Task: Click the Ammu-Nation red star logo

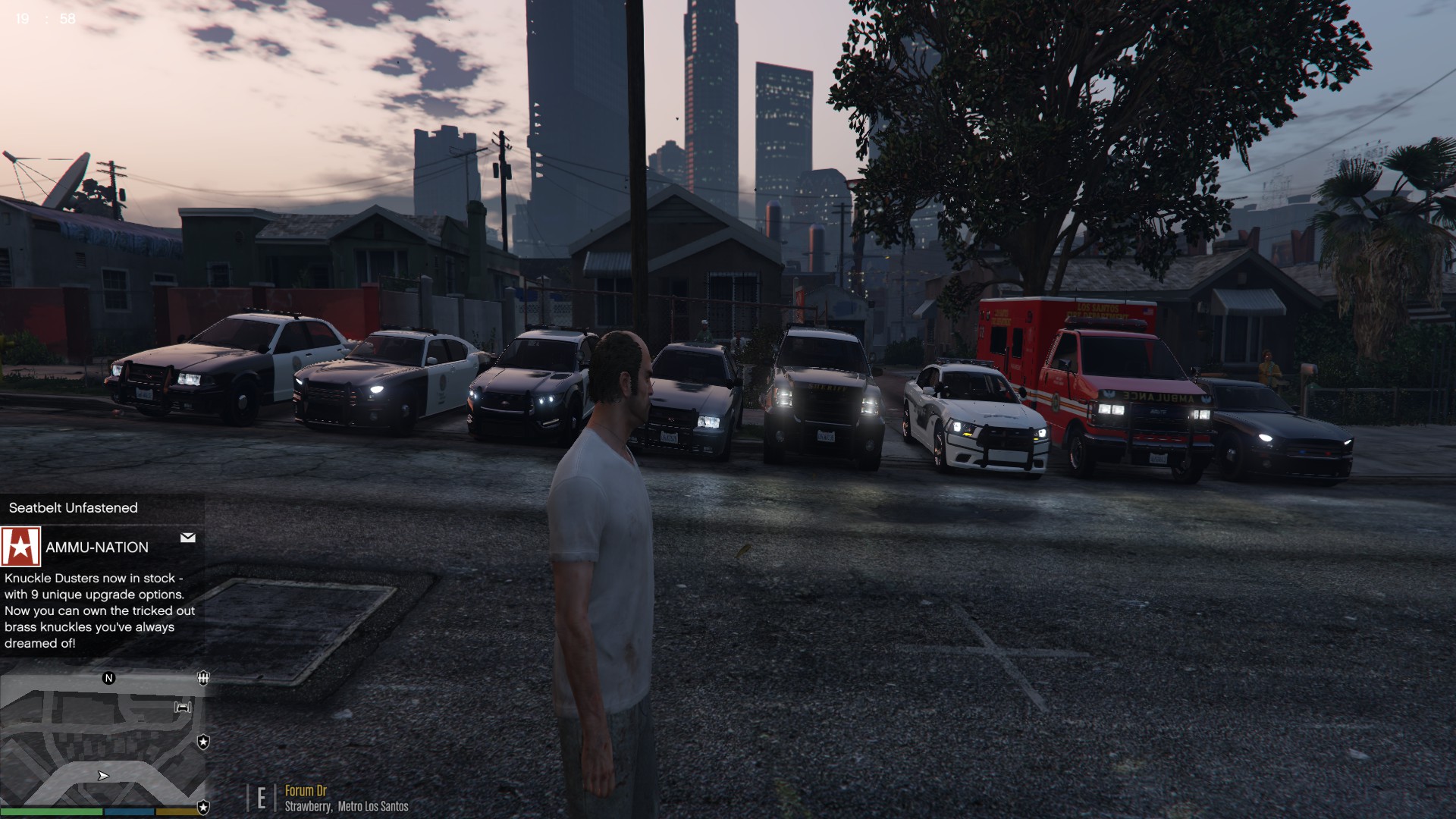Action: click(x=20, y=547)
